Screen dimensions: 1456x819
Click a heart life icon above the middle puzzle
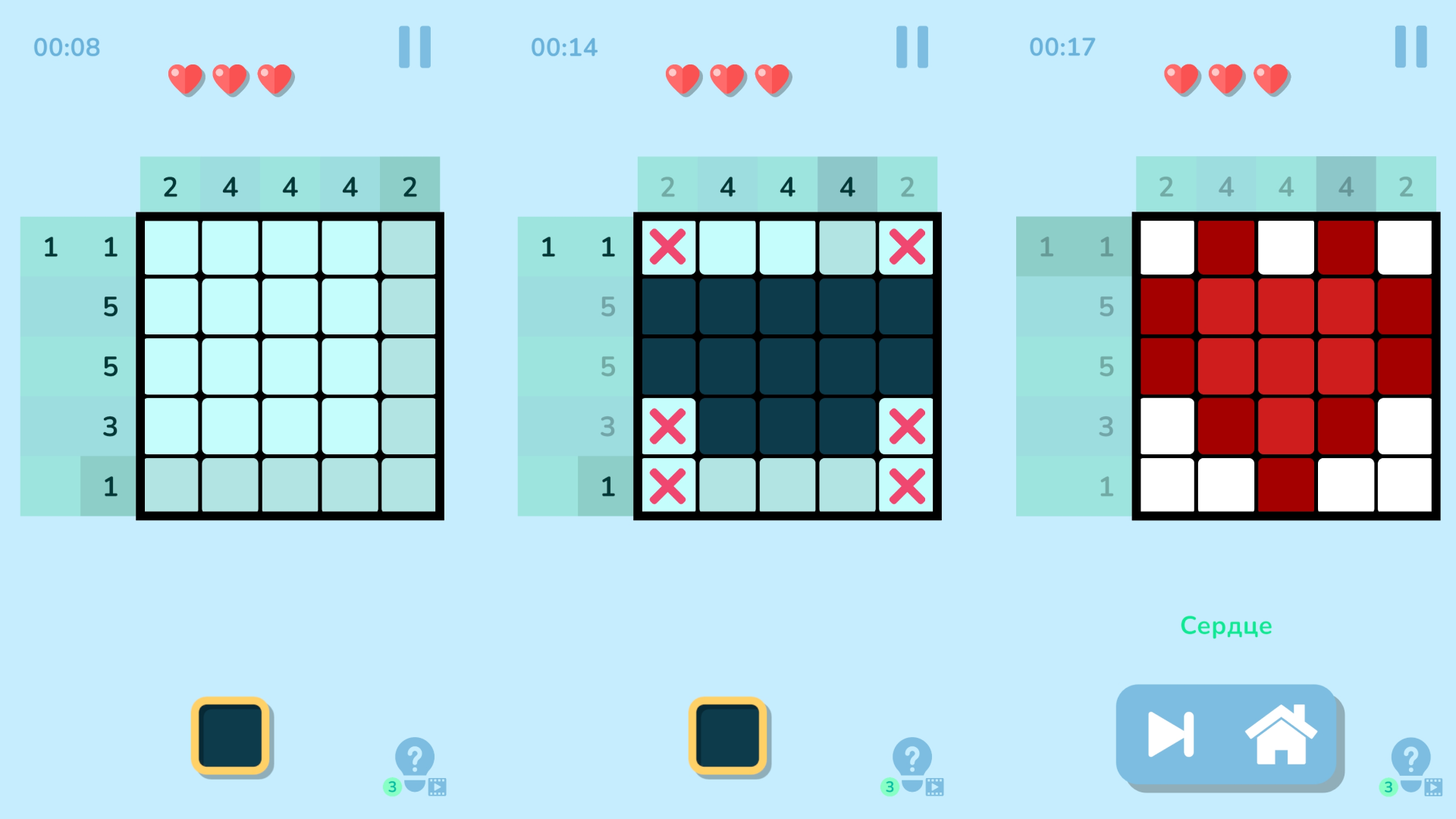tap(726, 78)
